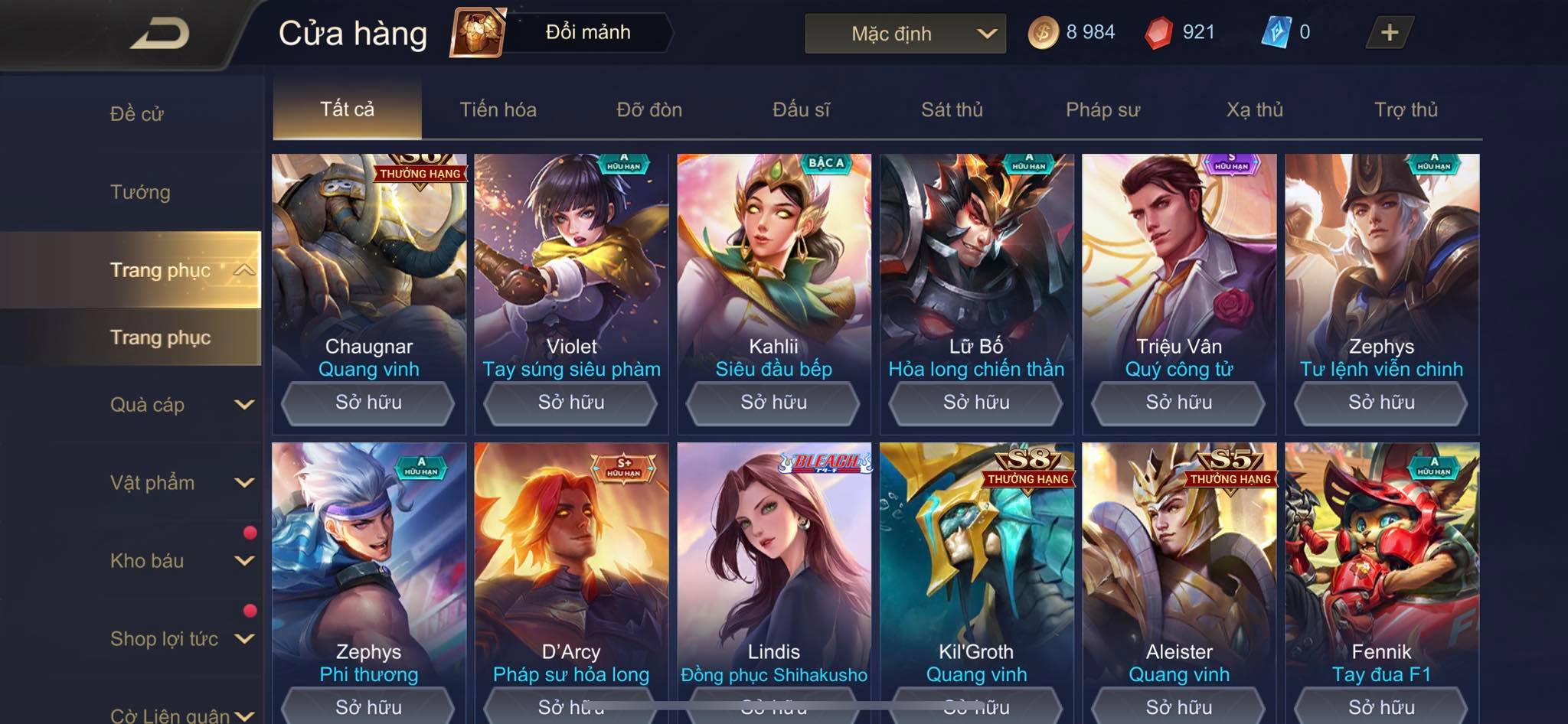Switch to the Xạ thủ tab

(1254, 109)
